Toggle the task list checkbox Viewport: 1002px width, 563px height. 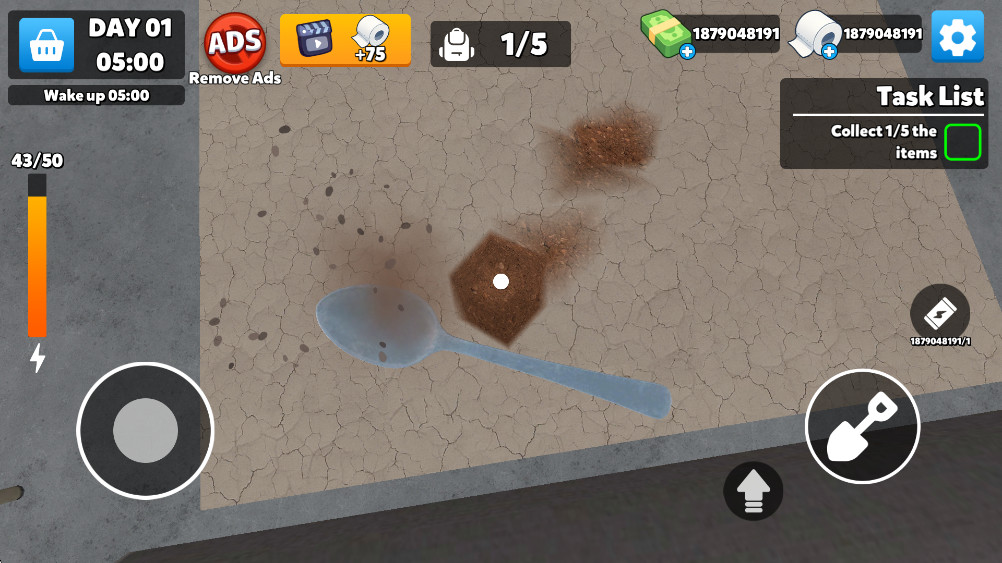(x=962, y=142)
